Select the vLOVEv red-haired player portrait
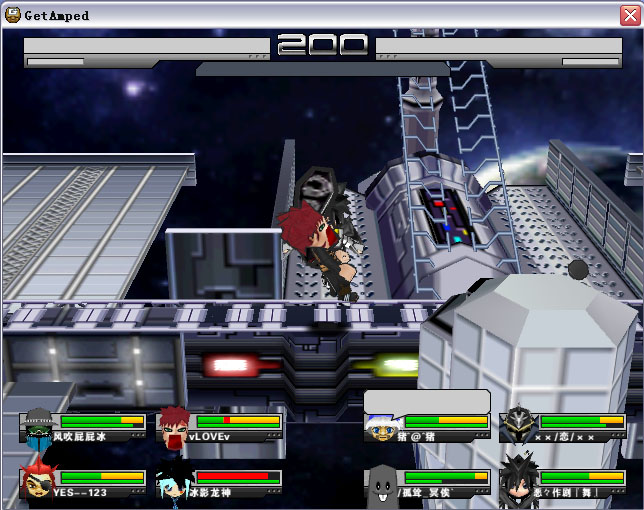This screenshot has height=510, width=644. [174, 425]
